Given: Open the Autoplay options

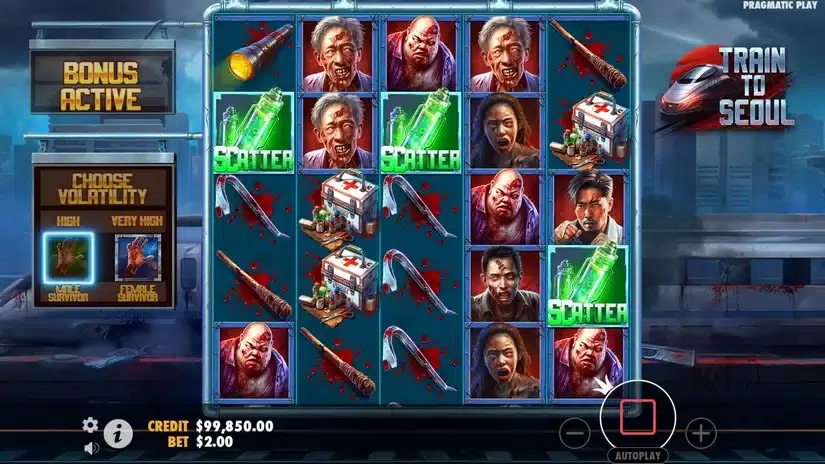Looking at the screenshot, I should click(637, 457).
